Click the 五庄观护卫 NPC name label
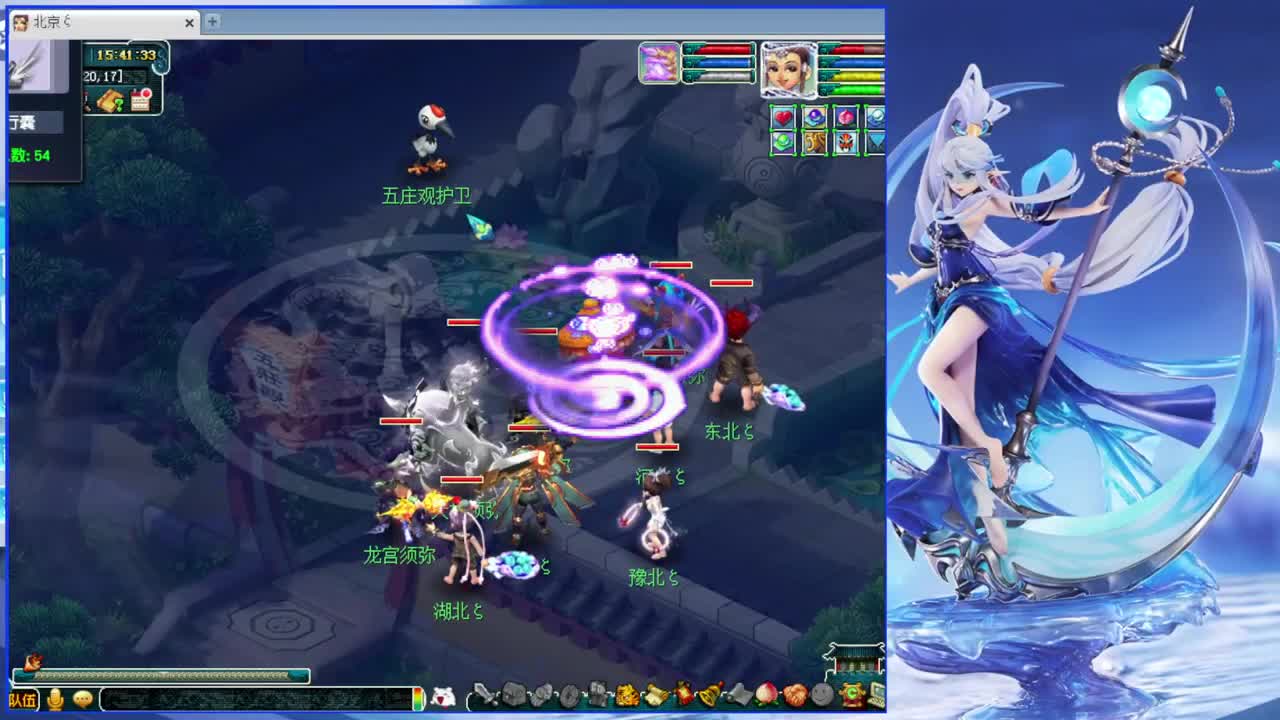The image size is (1280, 720). point(427,196)
